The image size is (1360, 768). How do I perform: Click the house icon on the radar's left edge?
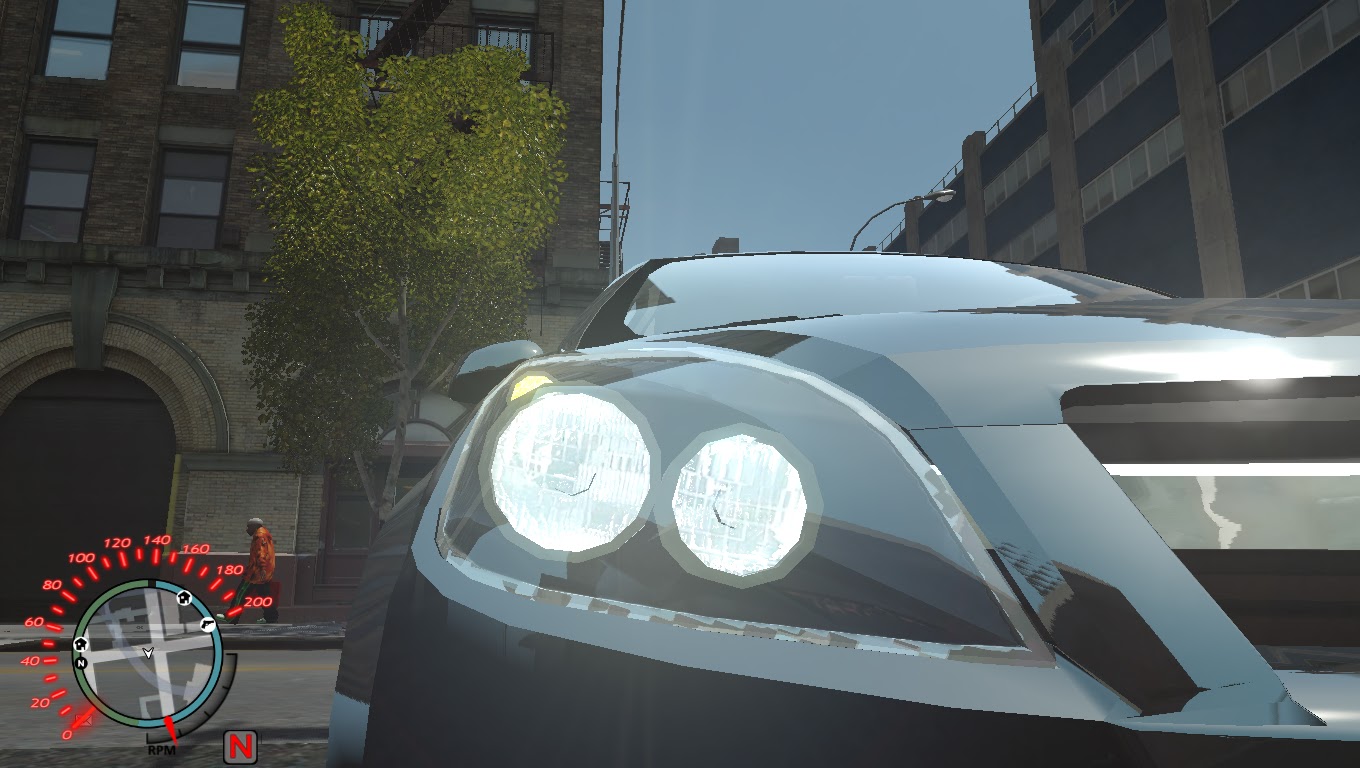(x=81, y=644)
